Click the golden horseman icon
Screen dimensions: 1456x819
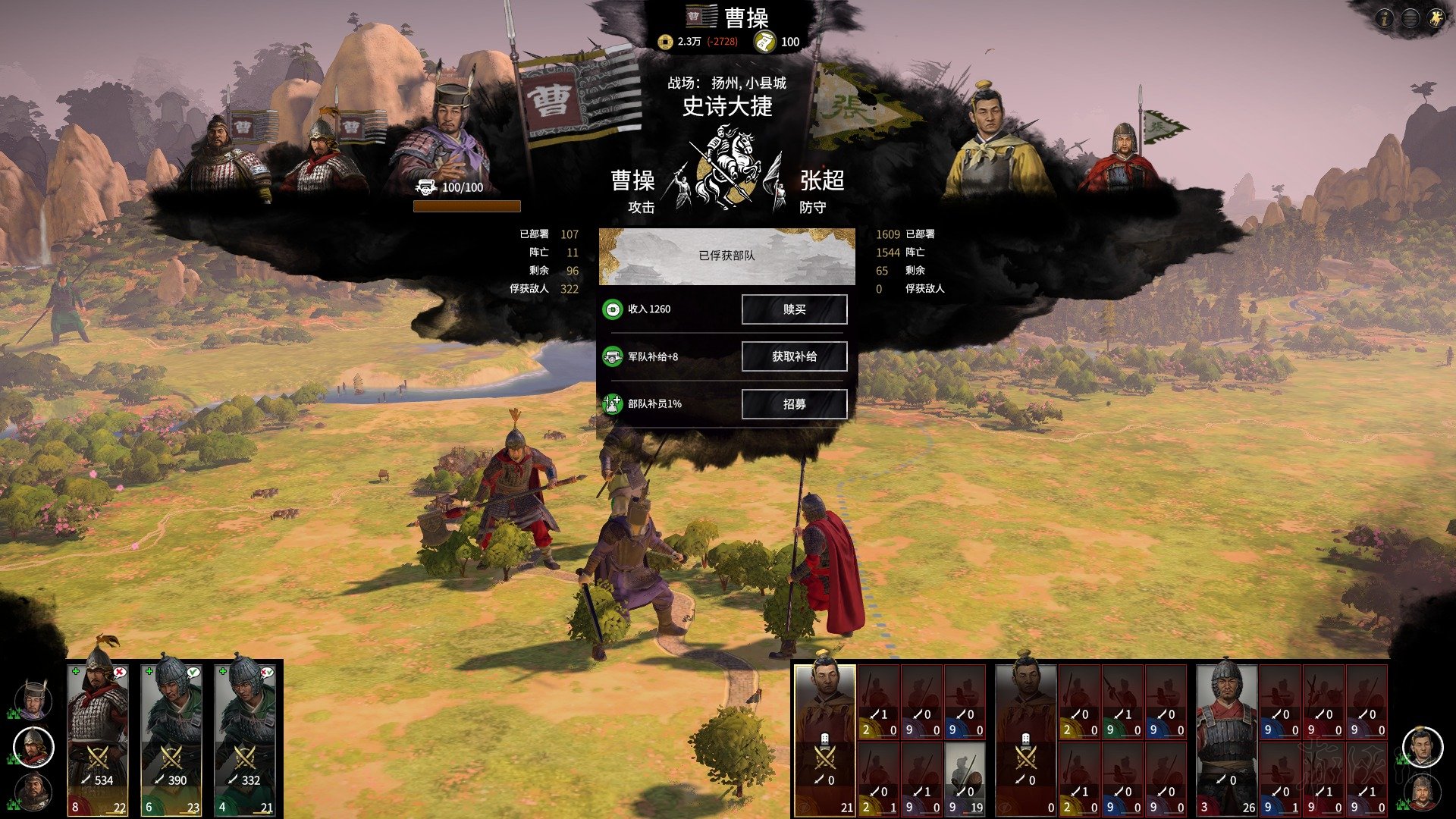(x=1436, y=18)
